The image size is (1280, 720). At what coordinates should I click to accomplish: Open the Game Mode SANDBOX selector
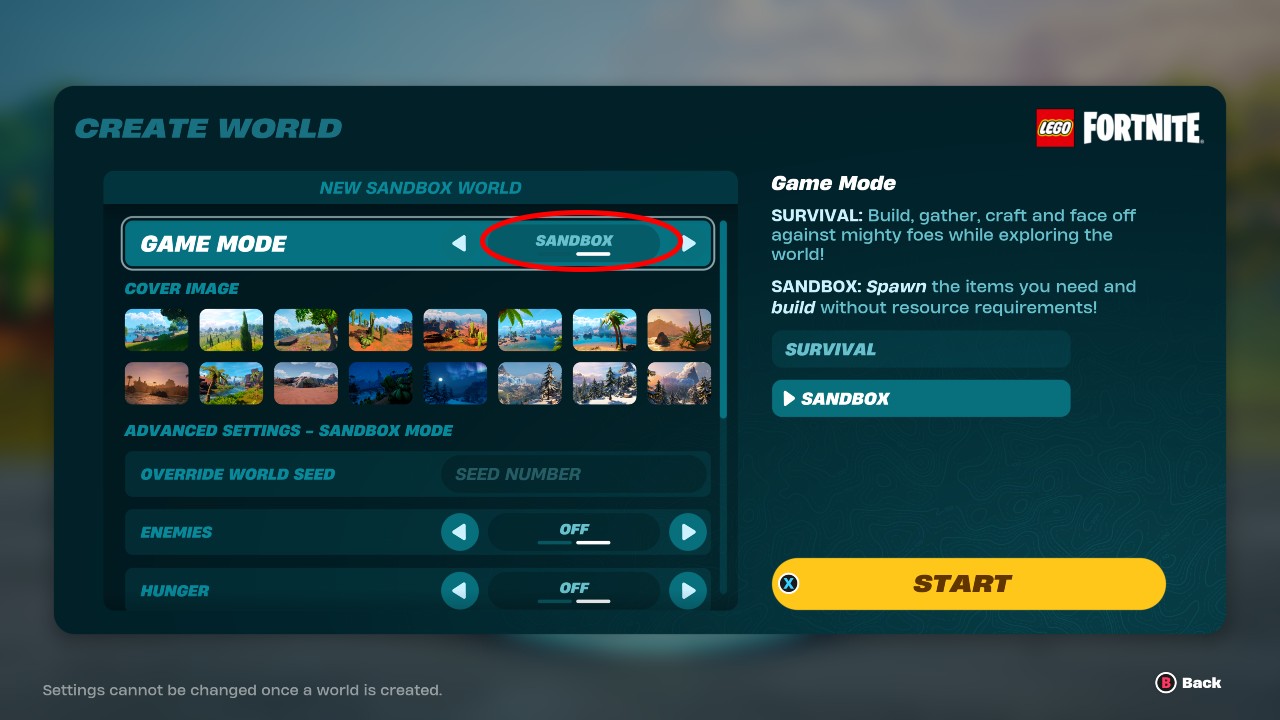click(573, 240)
